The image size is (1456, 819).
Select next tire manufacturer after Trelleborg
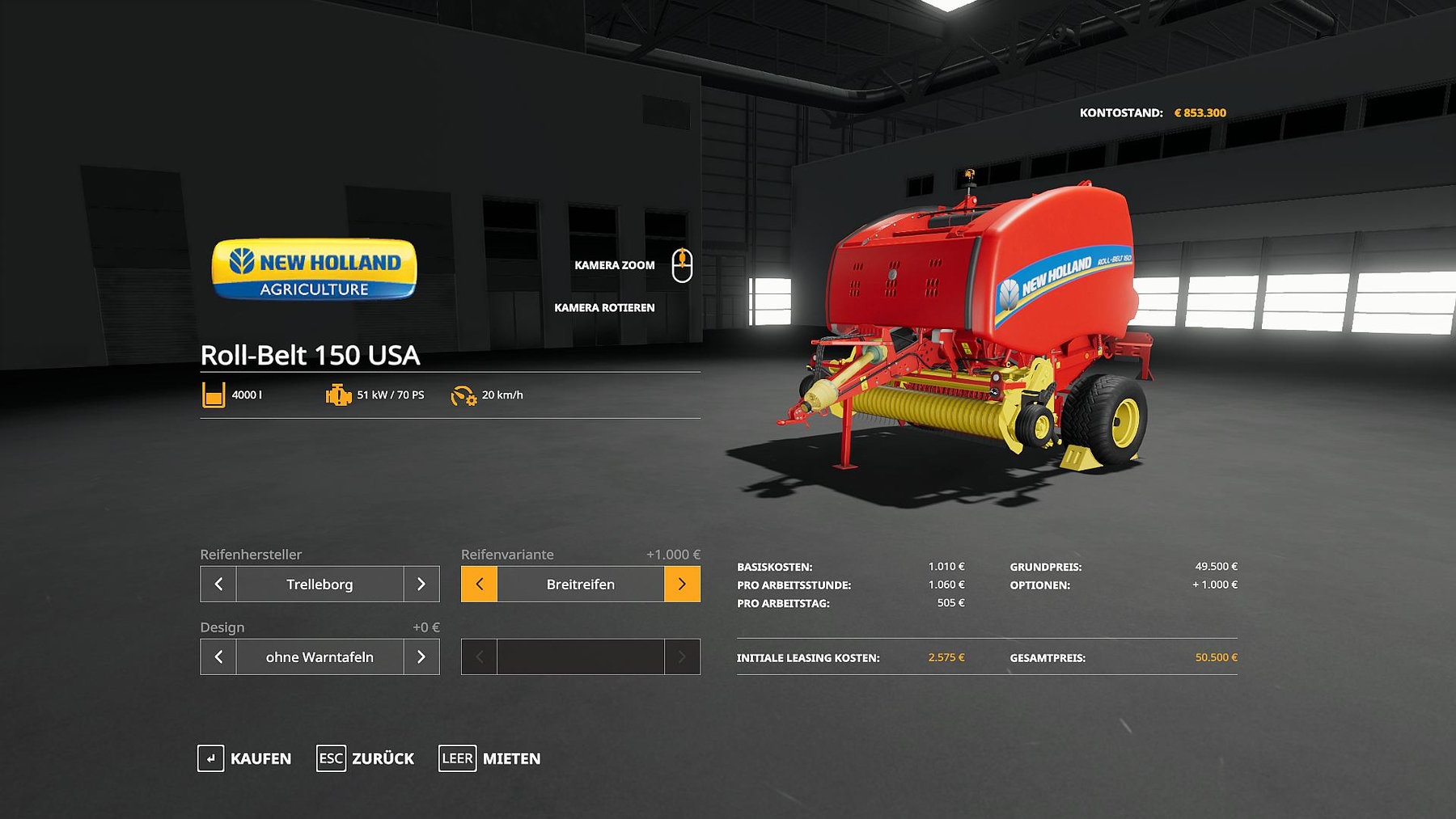click(x=421, y=584)
